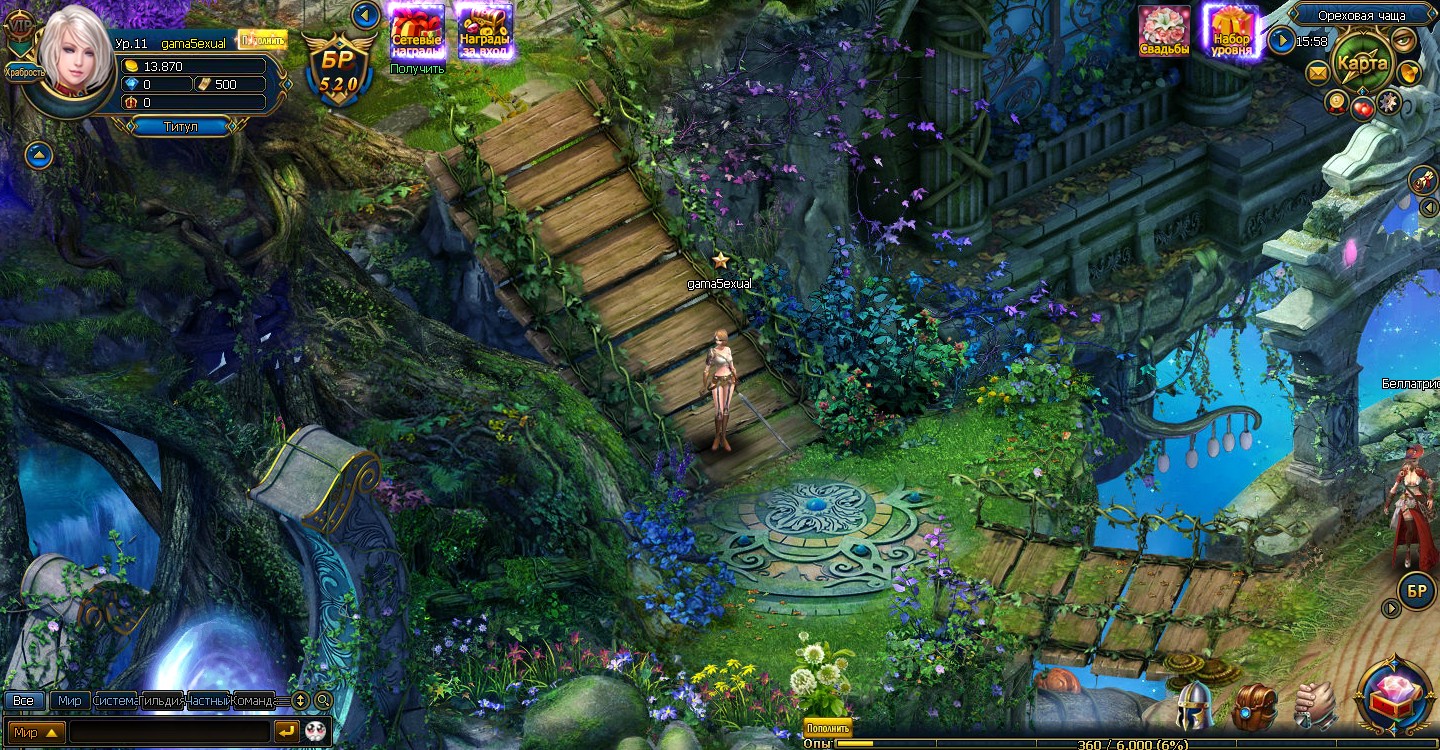Claim the Сетевые награды reward
Viewport: 1440px width, 750px height.
[x=417, y=30]
